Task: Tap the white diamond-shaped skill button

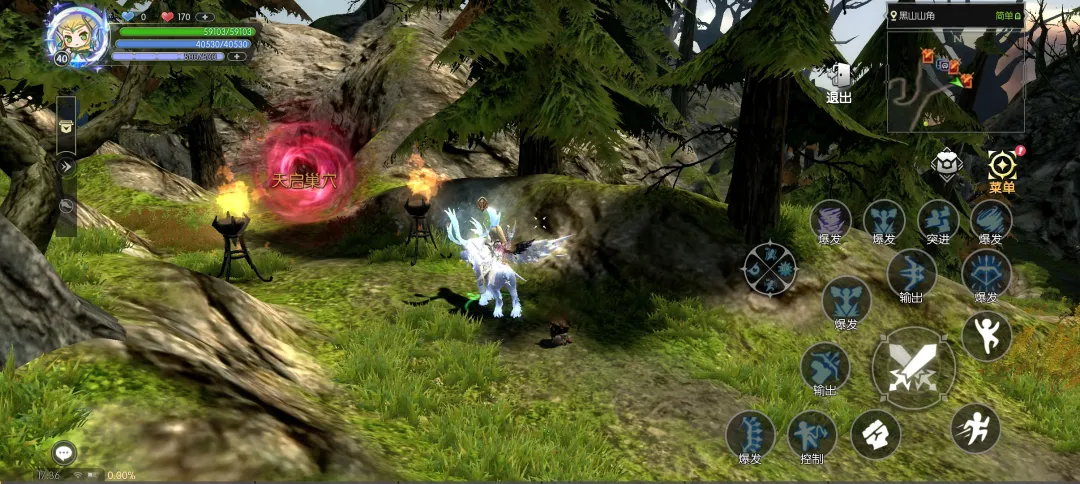Action: pyautogui.click(x=875, y=435)
